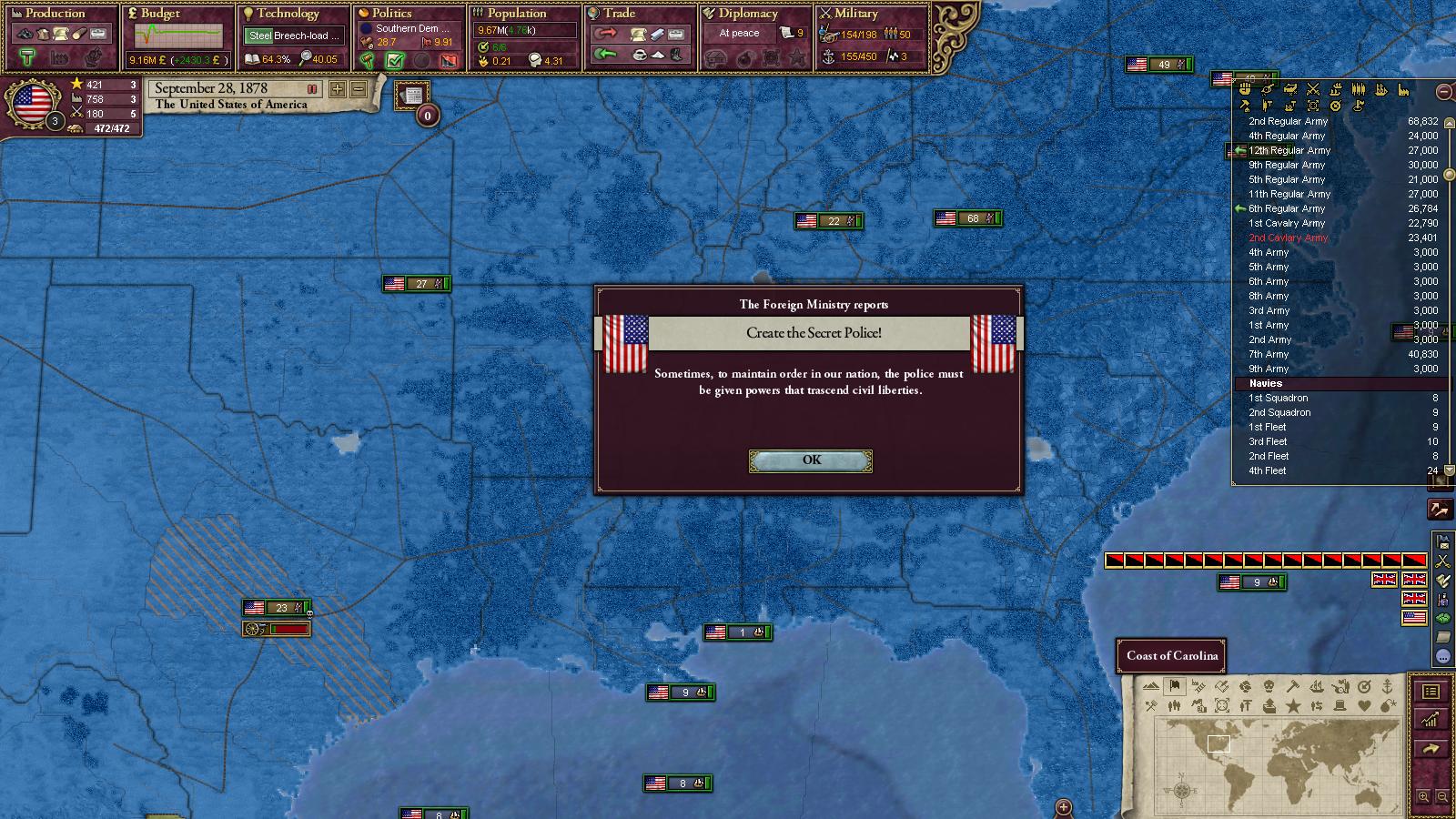The width and height of the screenshot is (1456, 819).
Task: Close the outliner with the red minus button
Action: click(1444, 91)
